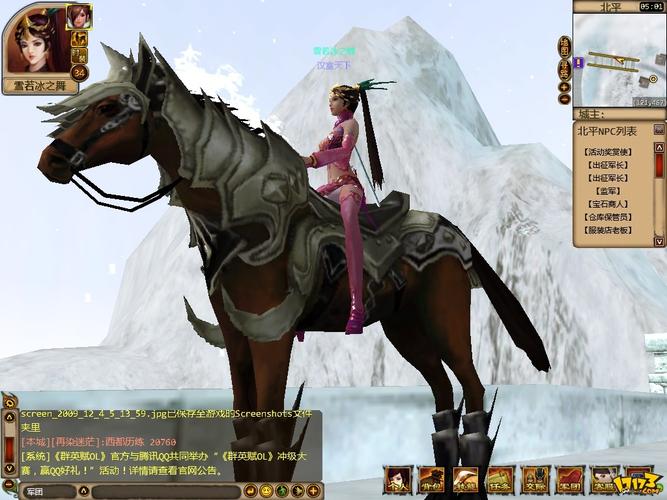Open the 任务 quest scroll icon
Image resolution: width=667 pixels, height=500 pixels.
(x=501, y=479)
